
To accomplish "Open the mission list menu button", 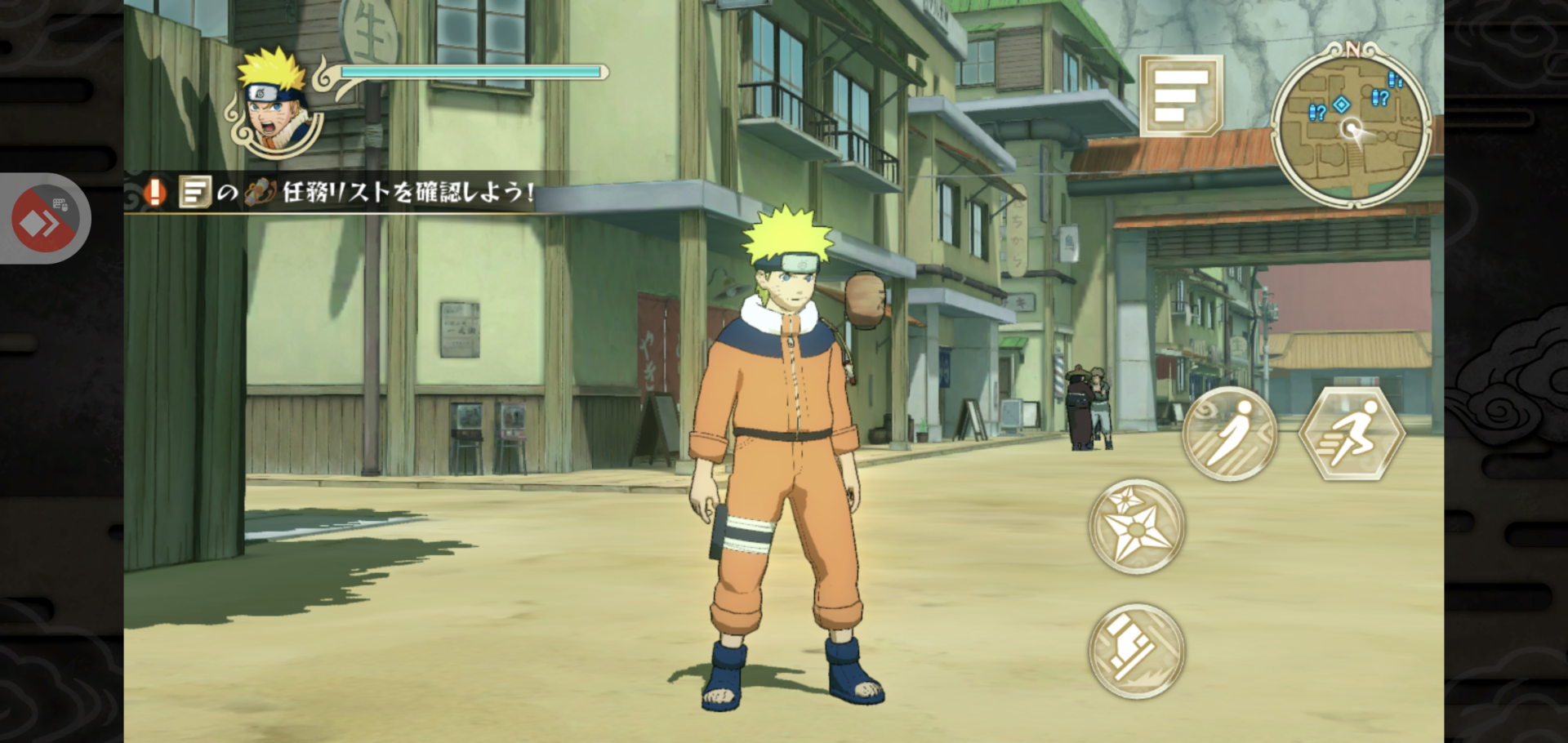I will [1180, 95].
